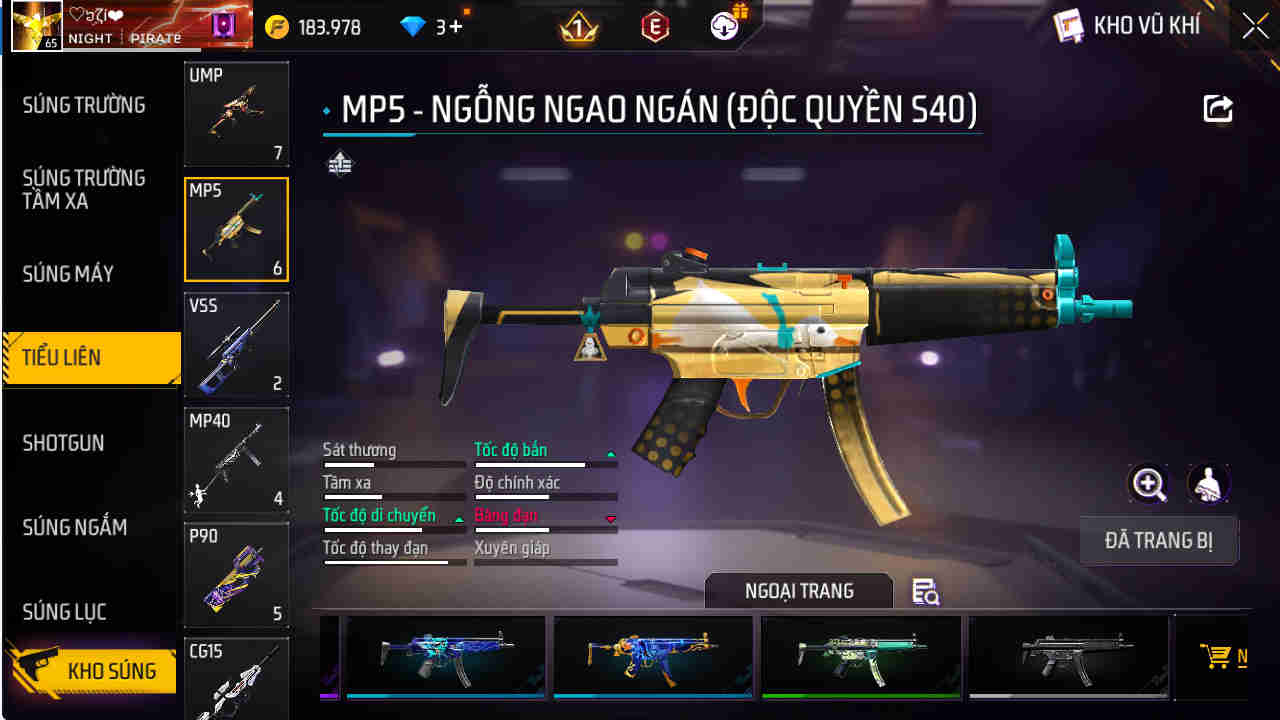Open the cloud download gift icon

point(725,26)
